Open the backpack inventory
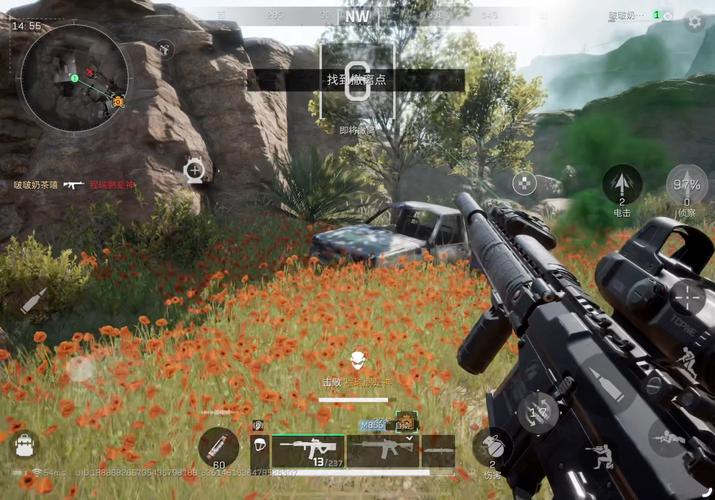Image resolution: width=715 pixels, height=500 pixels. [22, 446]
